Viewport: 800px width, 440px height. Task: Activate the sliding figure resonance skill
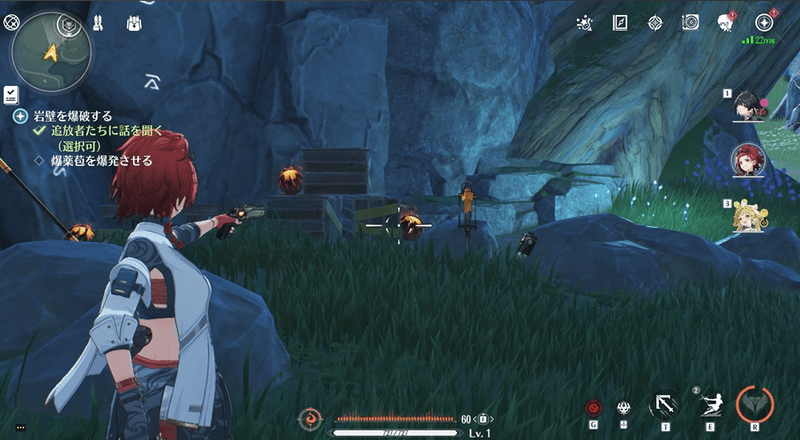pyautogui.click(x=711, y=404)
